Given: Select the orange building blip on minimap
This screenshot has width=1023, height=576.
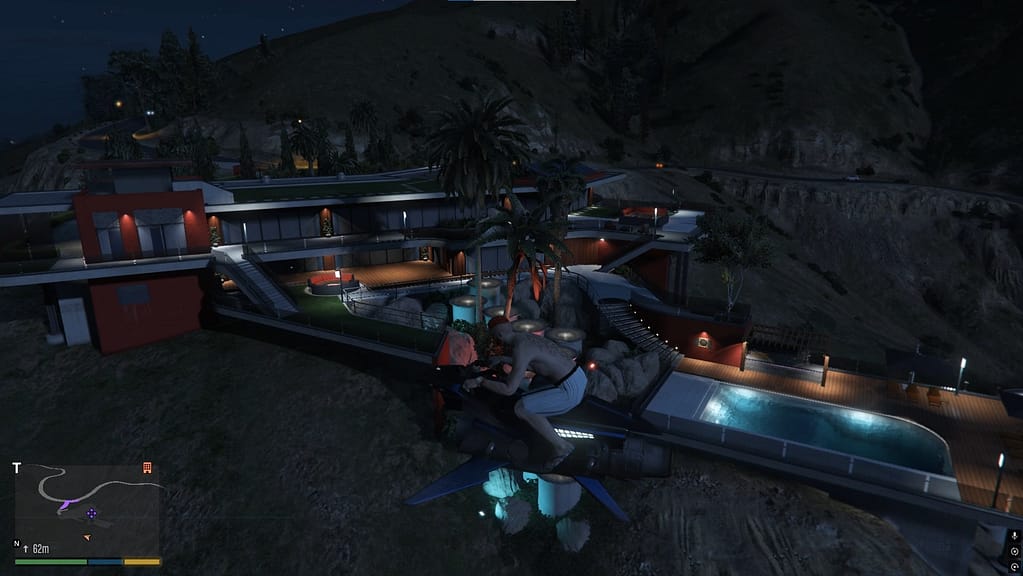Looking at the screenshot, I should (x=147, y=468).
